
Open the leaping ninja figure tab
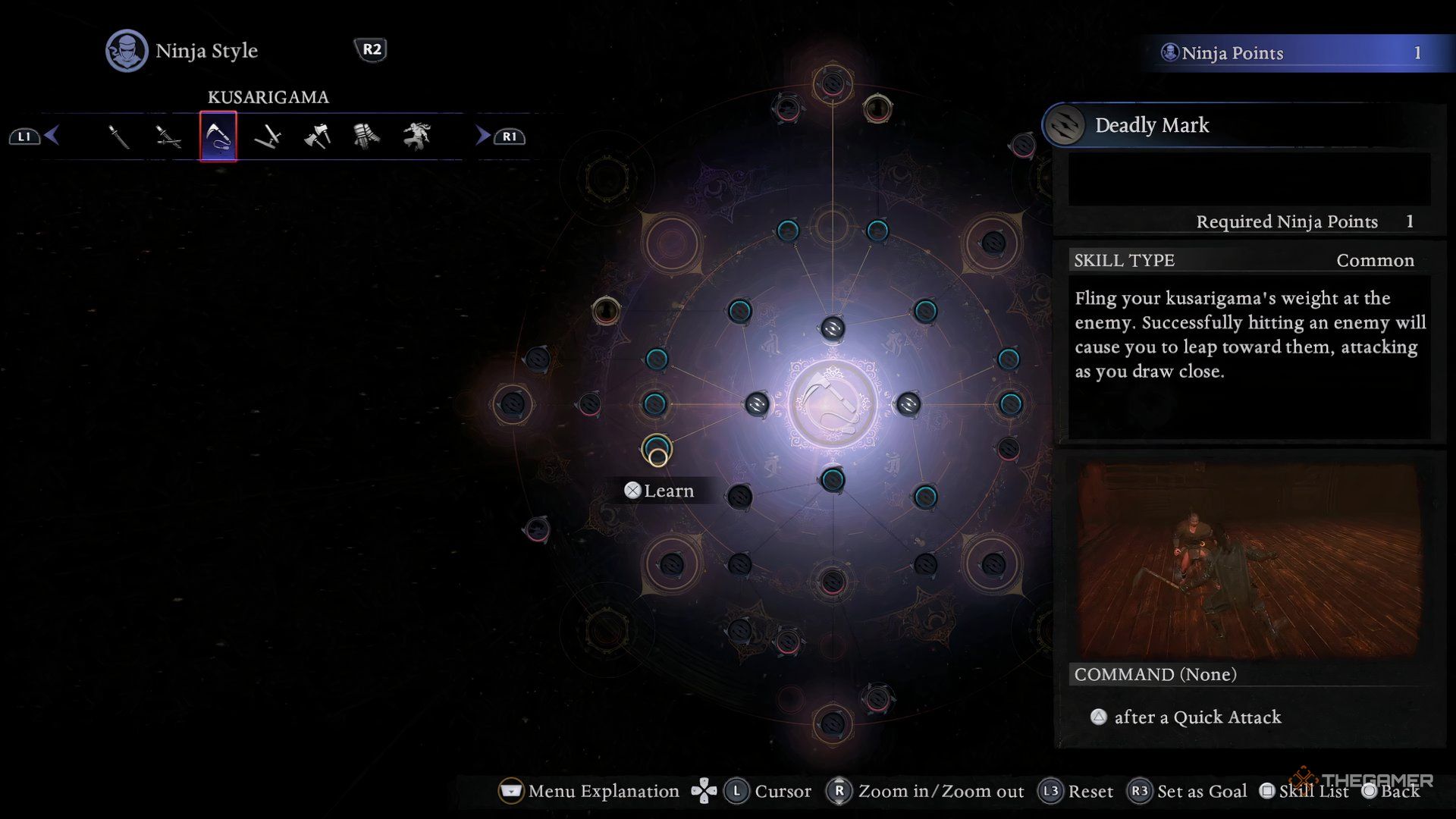(416, 136)
